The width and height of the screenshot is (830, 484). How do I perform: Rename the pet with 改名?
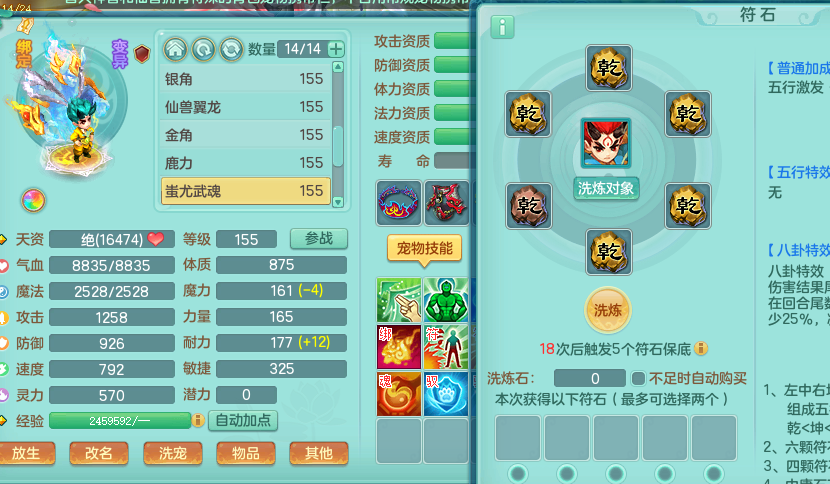click(x=99, y=453)
